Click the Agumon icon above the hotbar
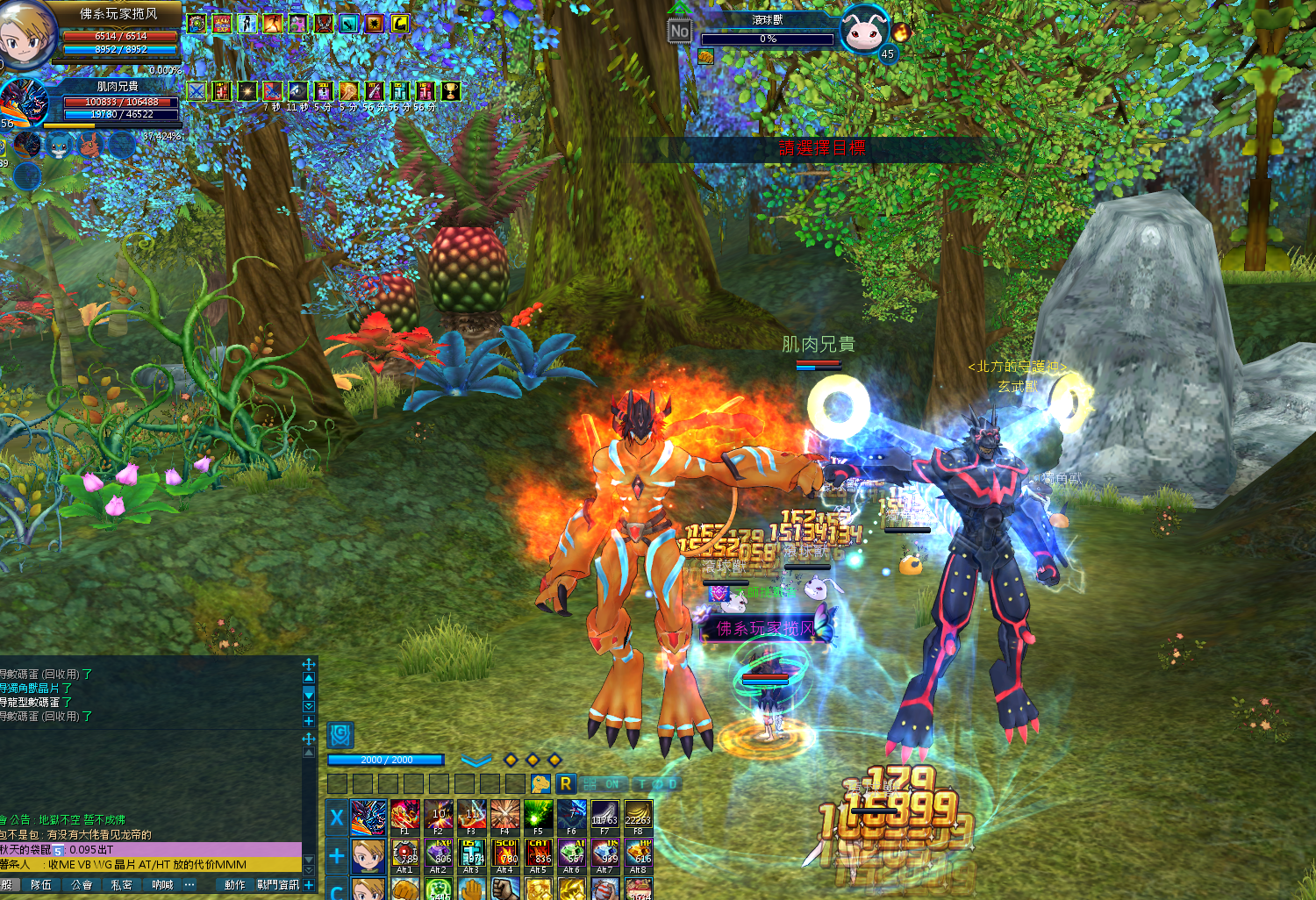 click(x=540, y=783)
